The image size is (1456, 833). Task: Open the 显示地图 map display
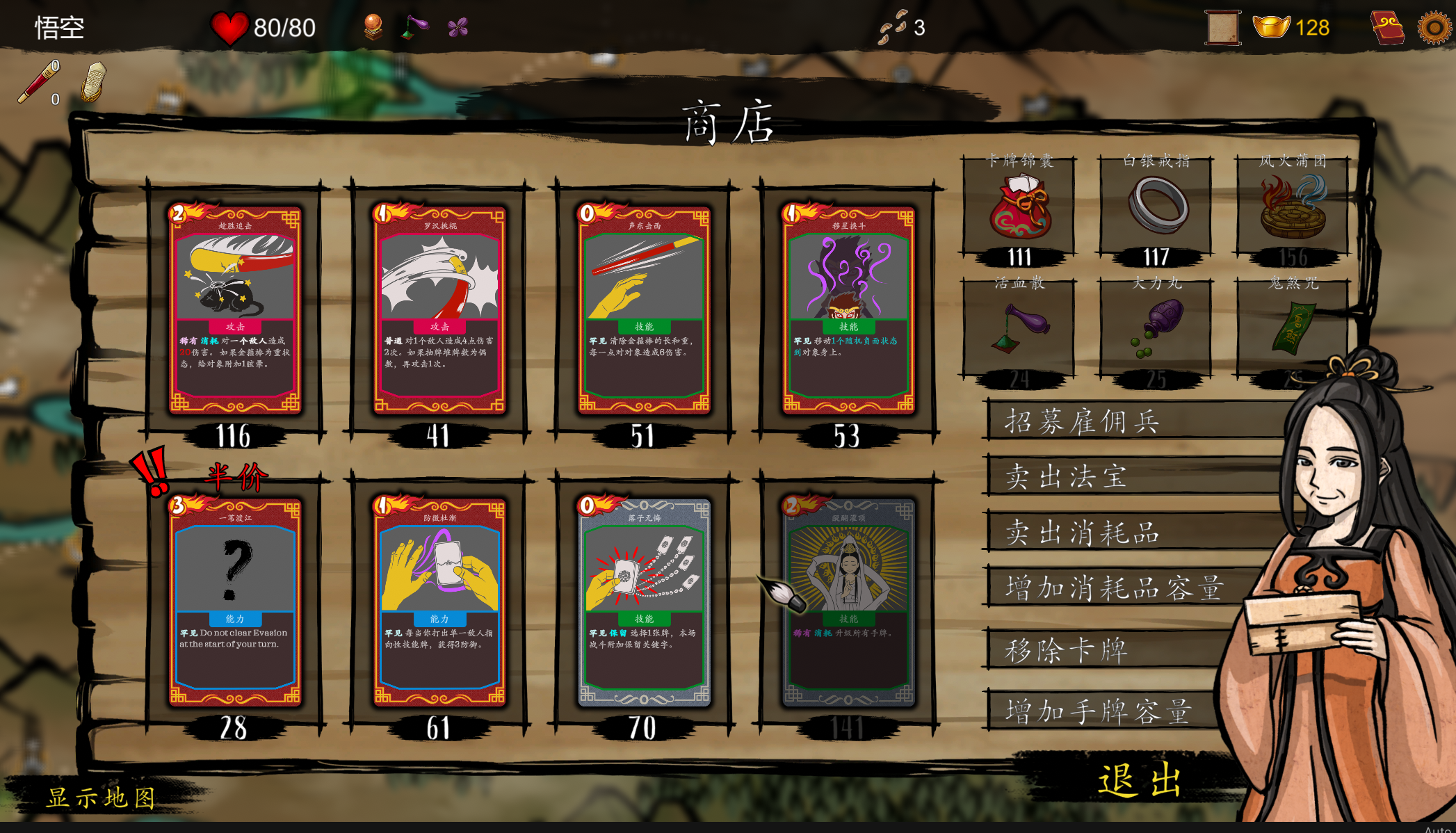[102, 797]
